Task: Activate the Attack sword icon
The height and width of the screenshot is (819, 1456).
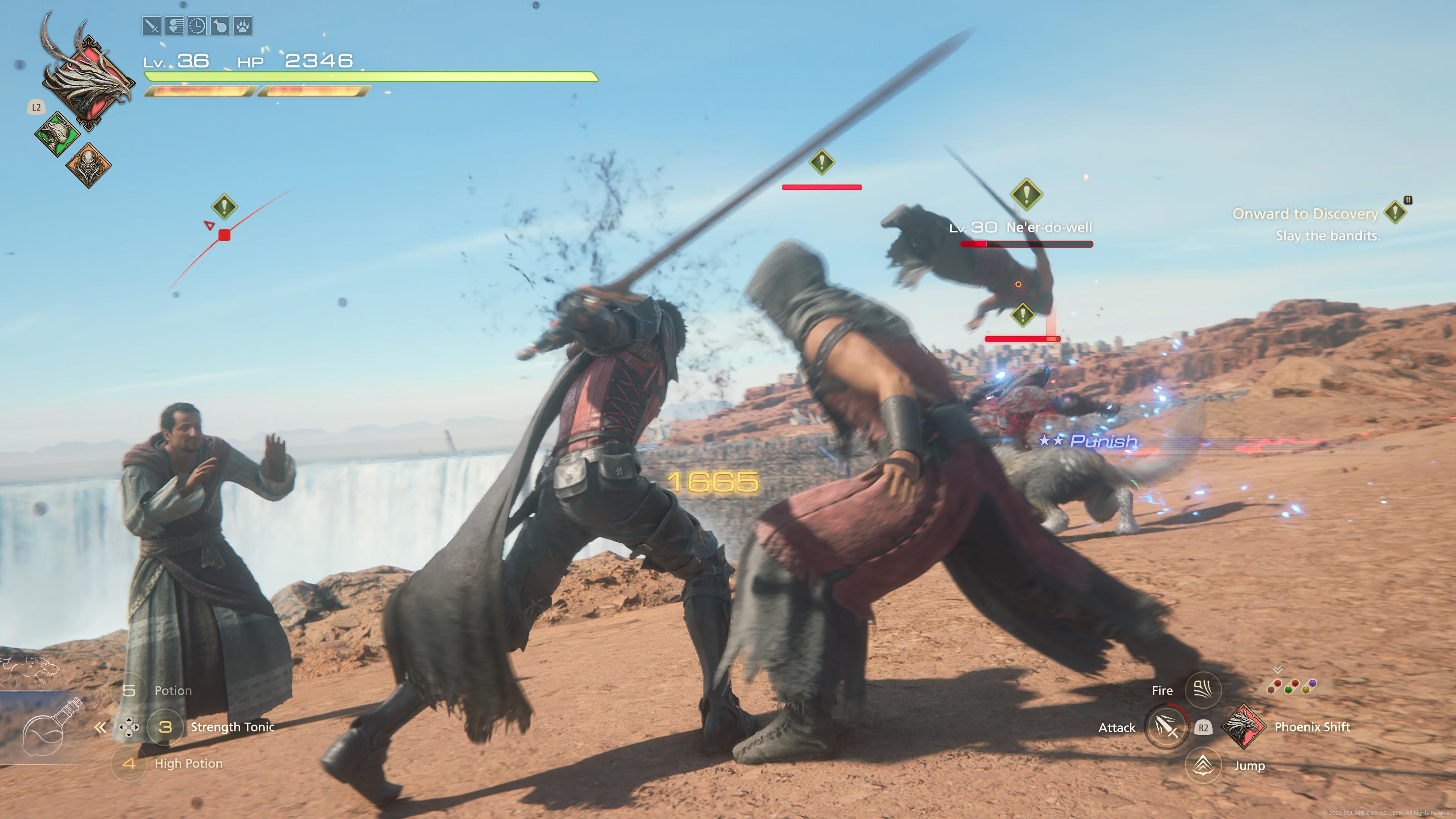Action: tap(1166, 727)
